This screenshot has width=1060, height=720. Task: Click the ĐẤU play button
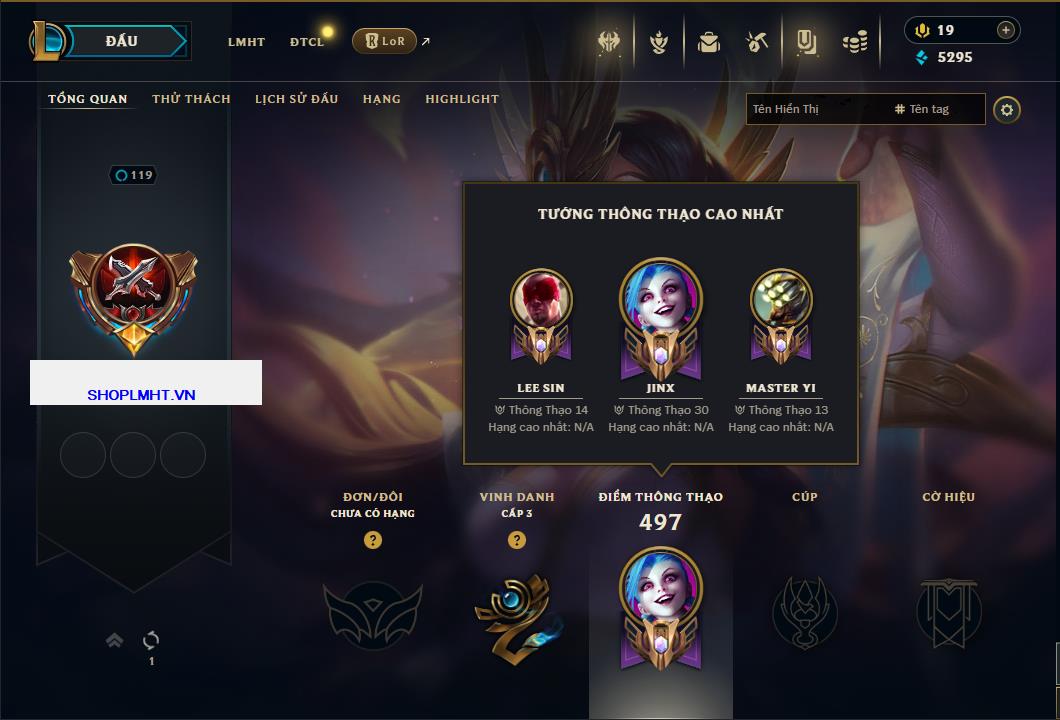pos(122,41)
